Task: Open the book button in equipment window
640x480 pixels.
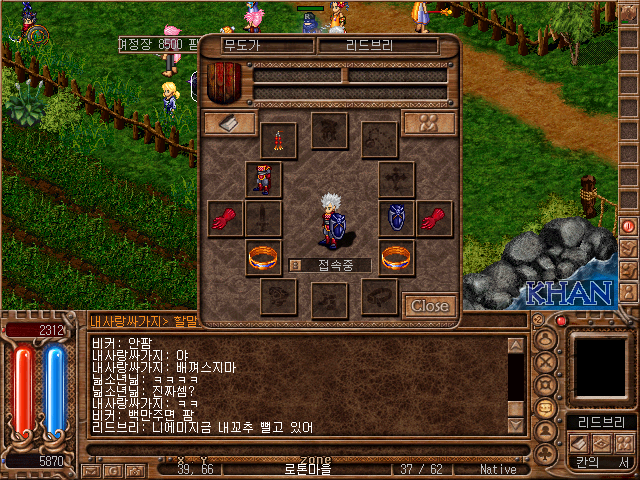Action: [x=229, y=122]
